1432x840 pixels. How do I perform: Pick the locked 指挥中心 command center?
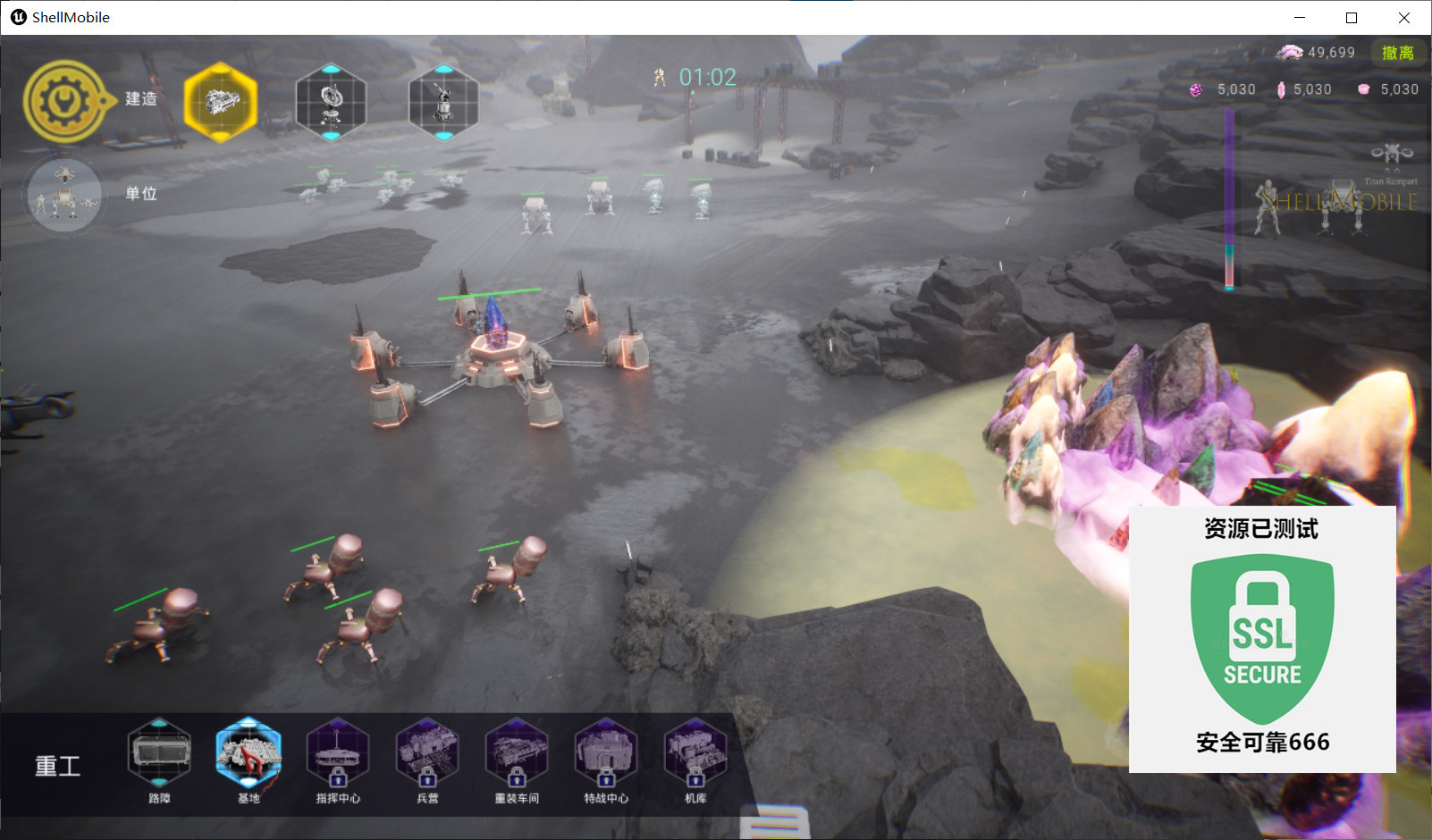(338, 753)
